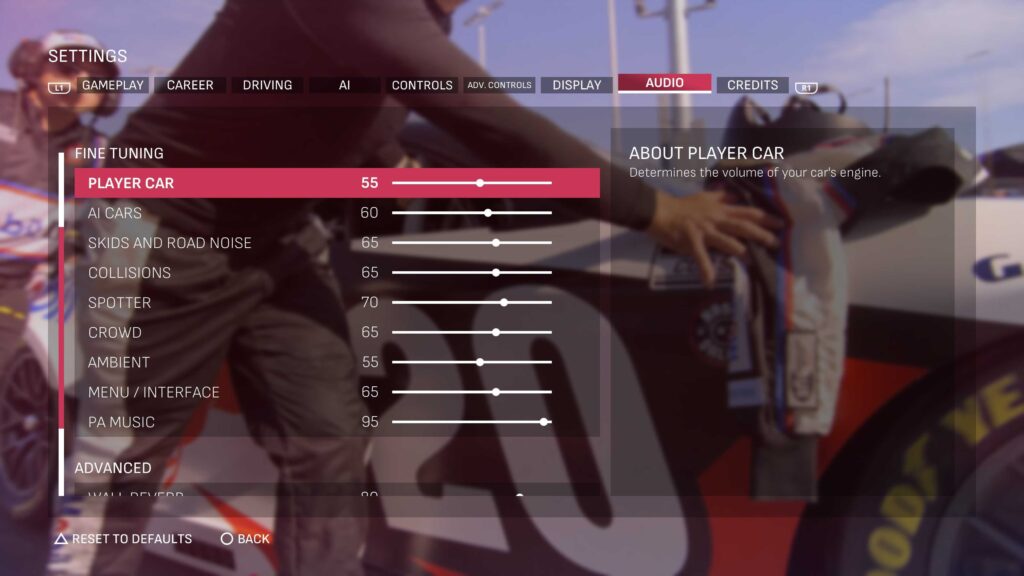Image resolution: width=1024 pixels, height=576 pixels.
Task: Click the AI Cars volume slider
Action: [488, 213]
